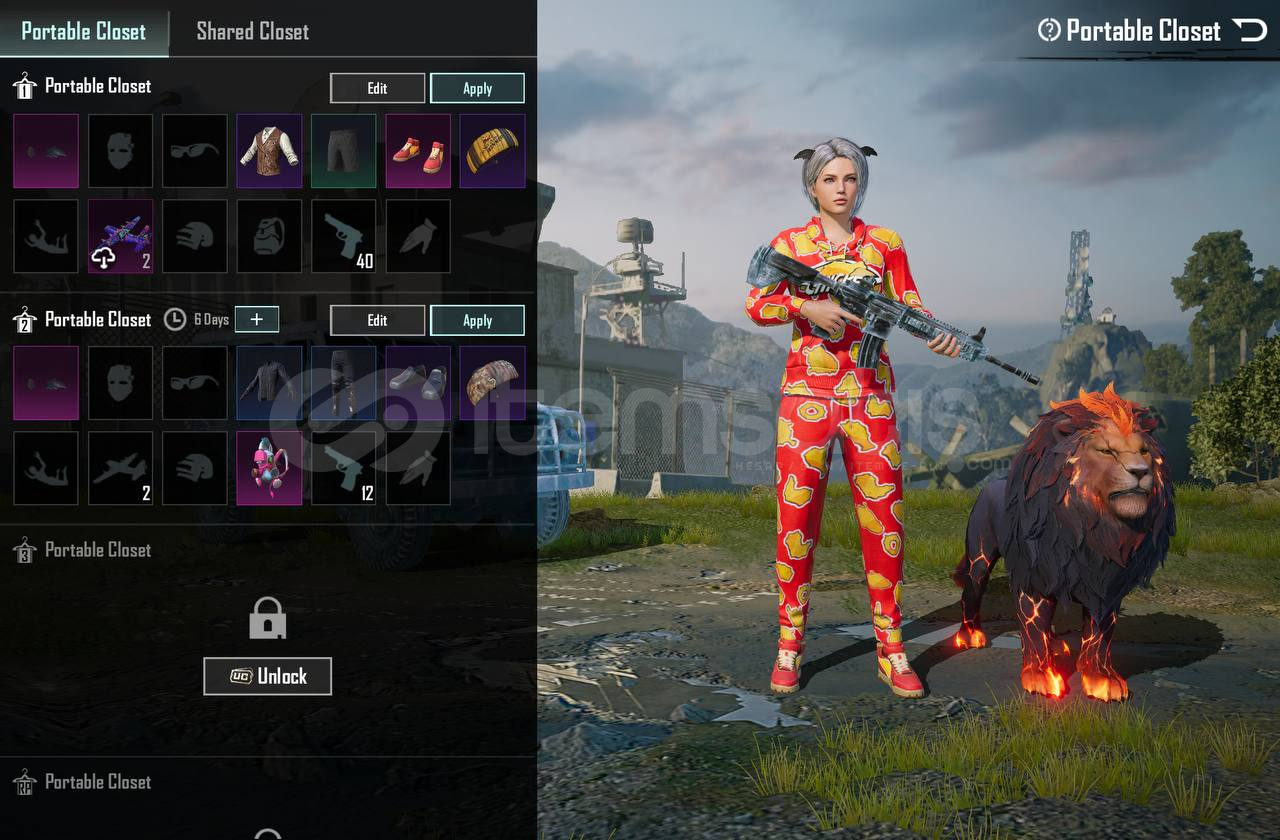Image resolution: width=1280 pixels, height=840 pixels.
Task: Select the red sneakers slot
Action: tap(418, 151)
